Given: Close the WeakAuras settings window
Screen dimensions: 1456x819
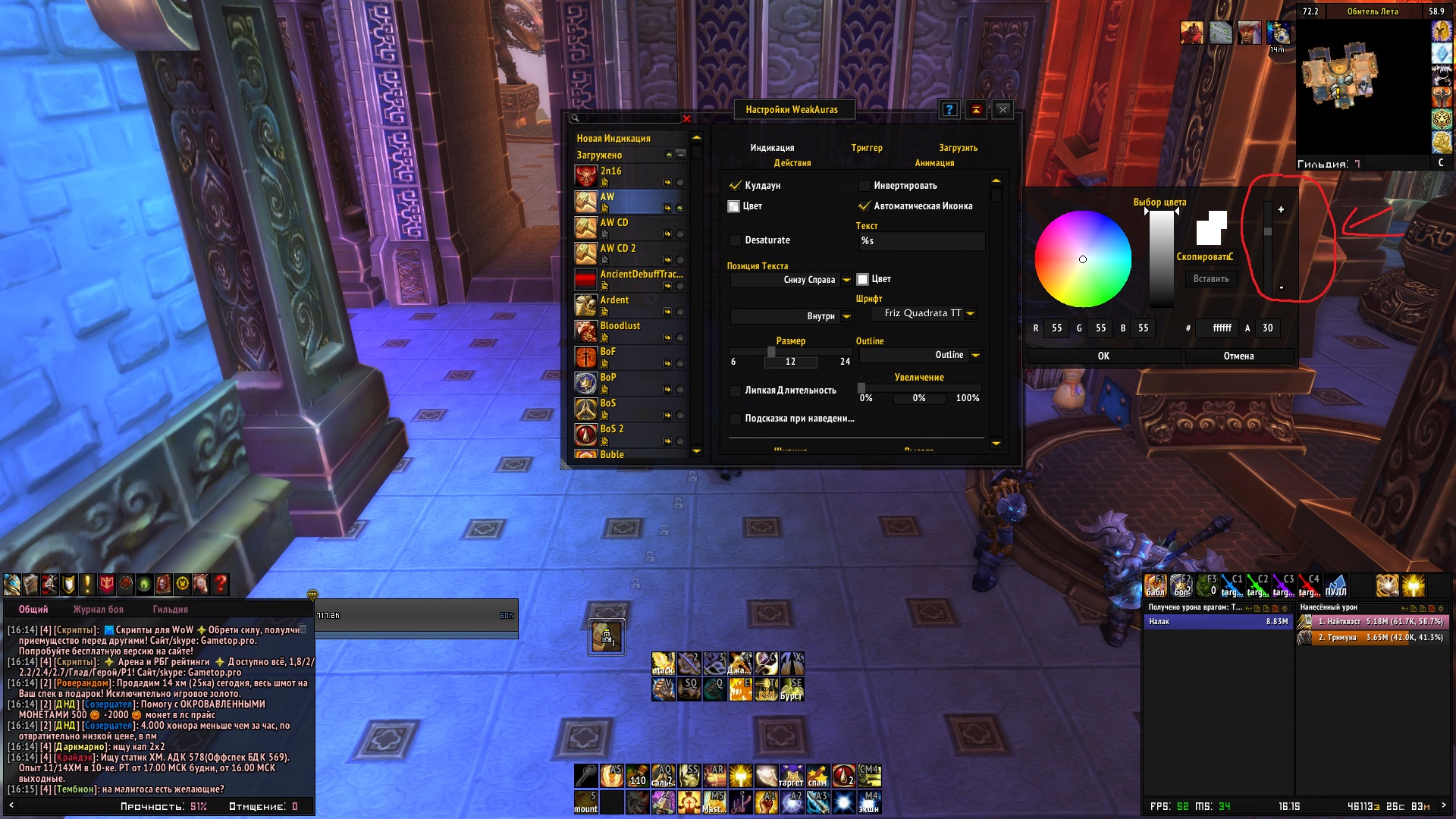Looking at the screenshot, I should pyautogui.click(x=1003, y=110).
